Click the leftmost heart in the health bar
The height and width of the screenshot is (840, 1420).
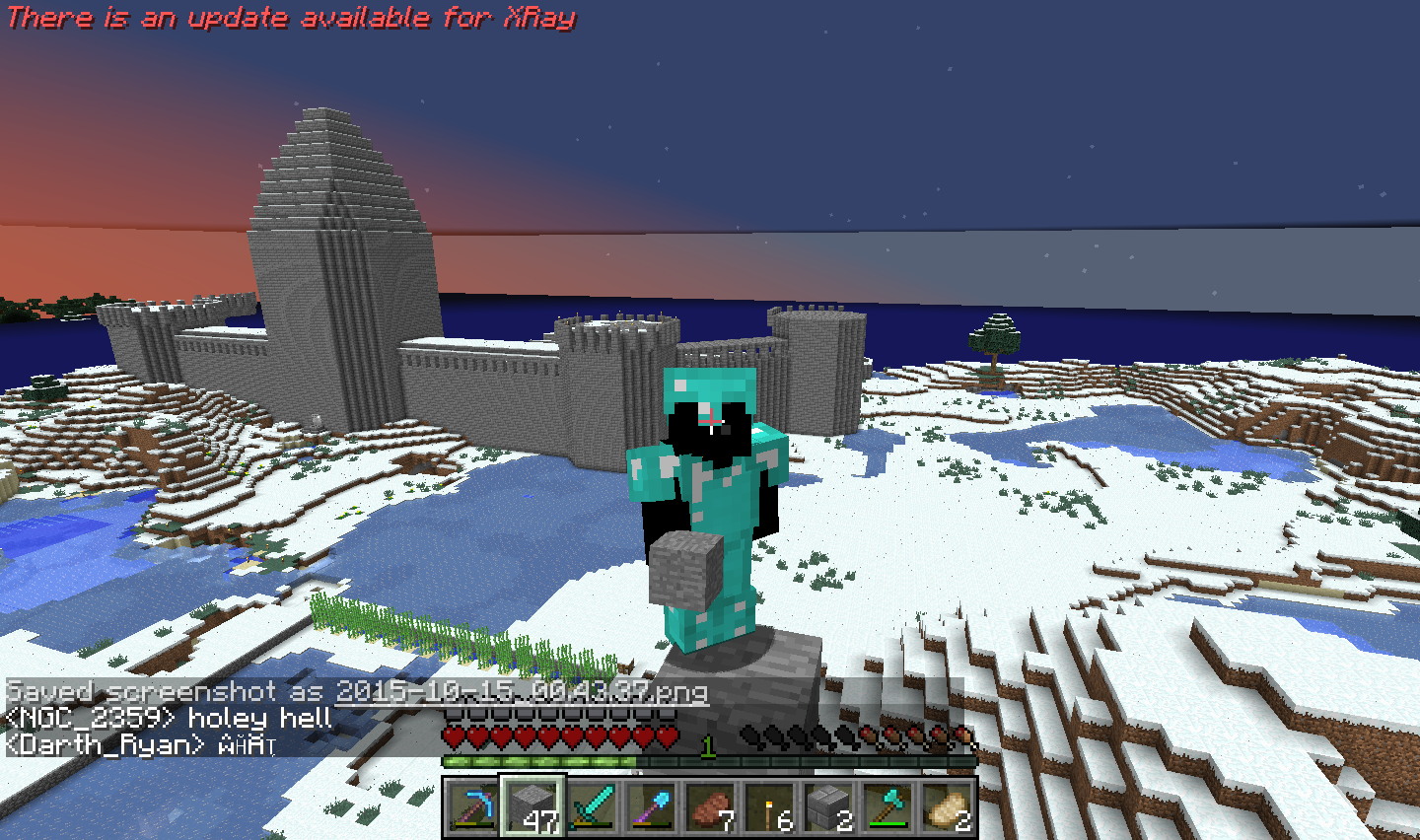coord(454,736)
